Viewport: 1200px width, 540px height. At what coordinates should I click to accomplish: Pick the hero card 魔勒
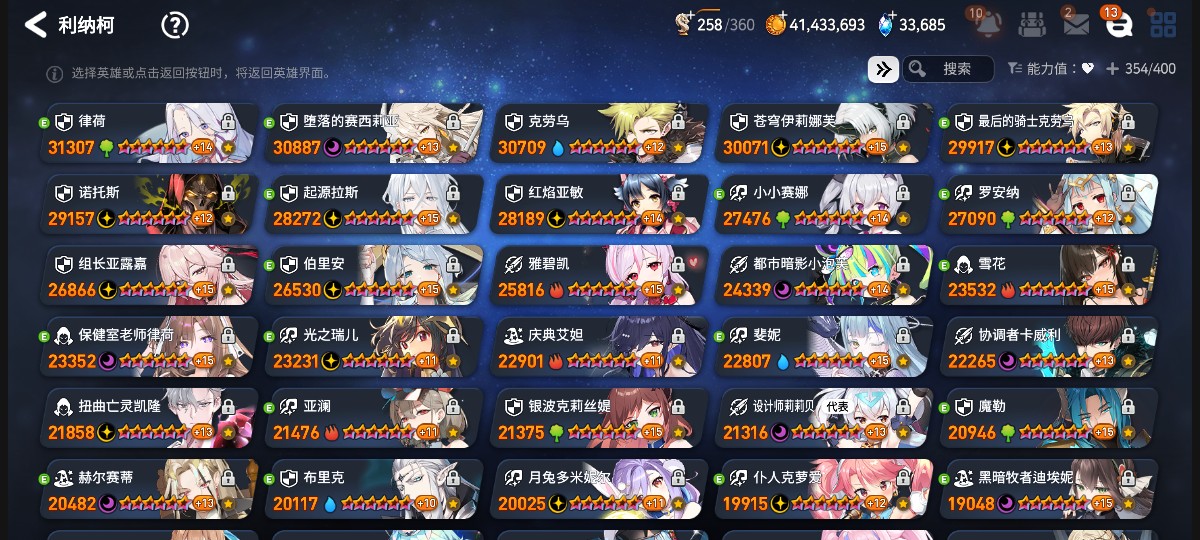click(x=1048, y=418)
